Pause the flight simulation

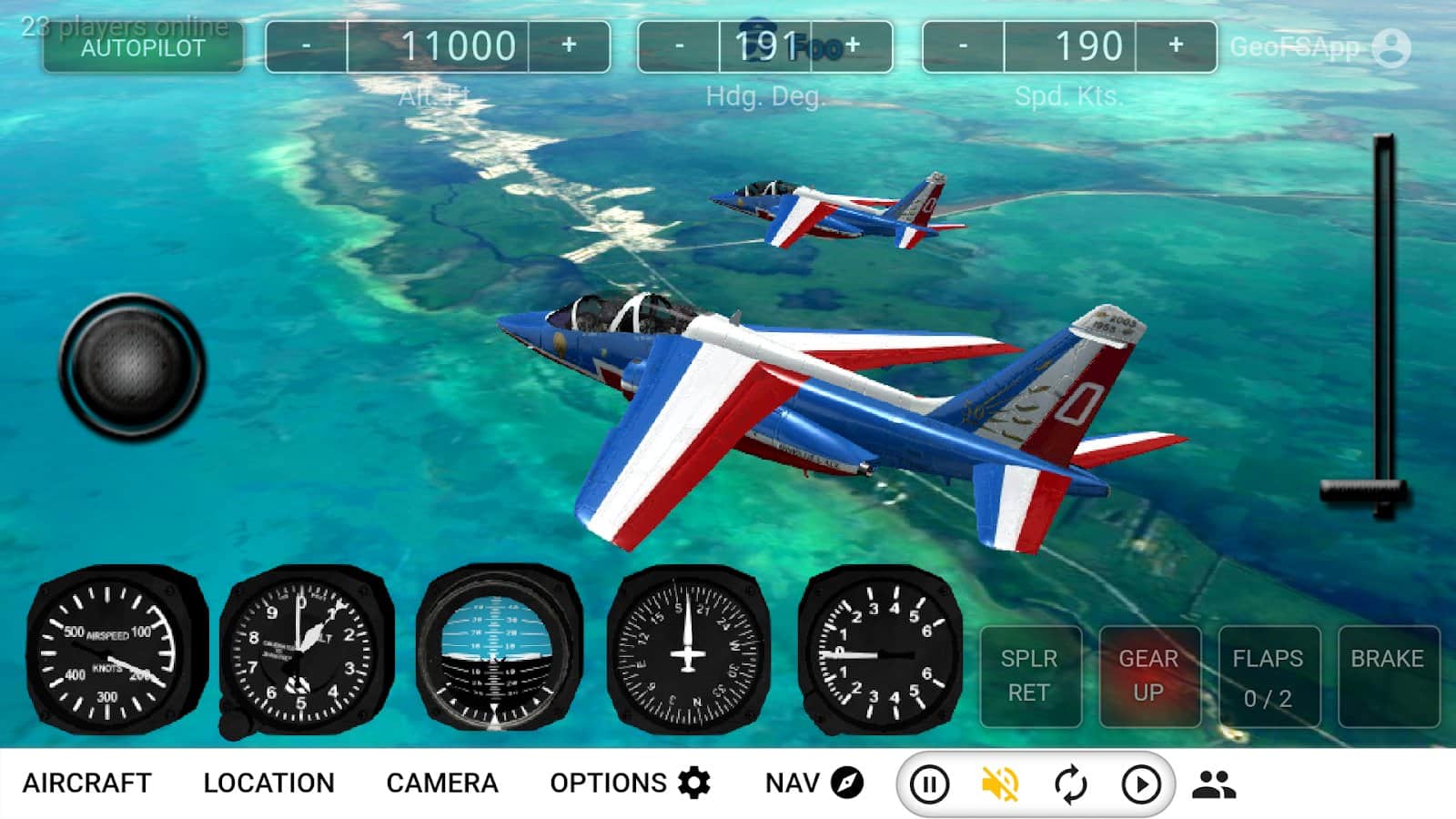[x=929, y=784]
